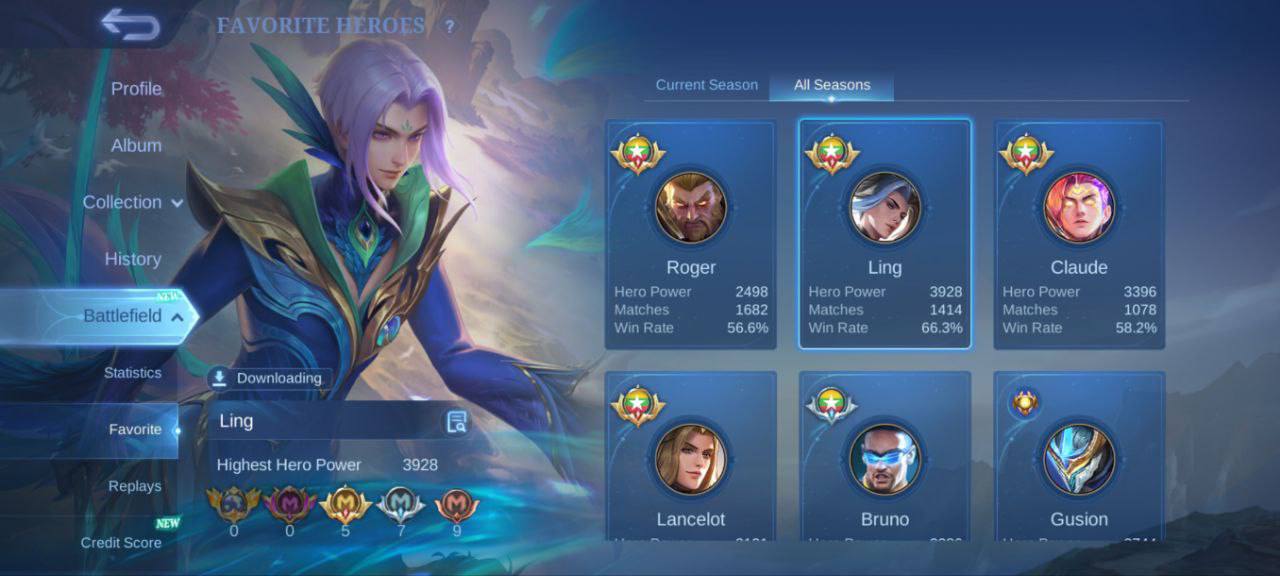
Task: Click the Favorite Heroes question mark help
Action: [450, 27]
